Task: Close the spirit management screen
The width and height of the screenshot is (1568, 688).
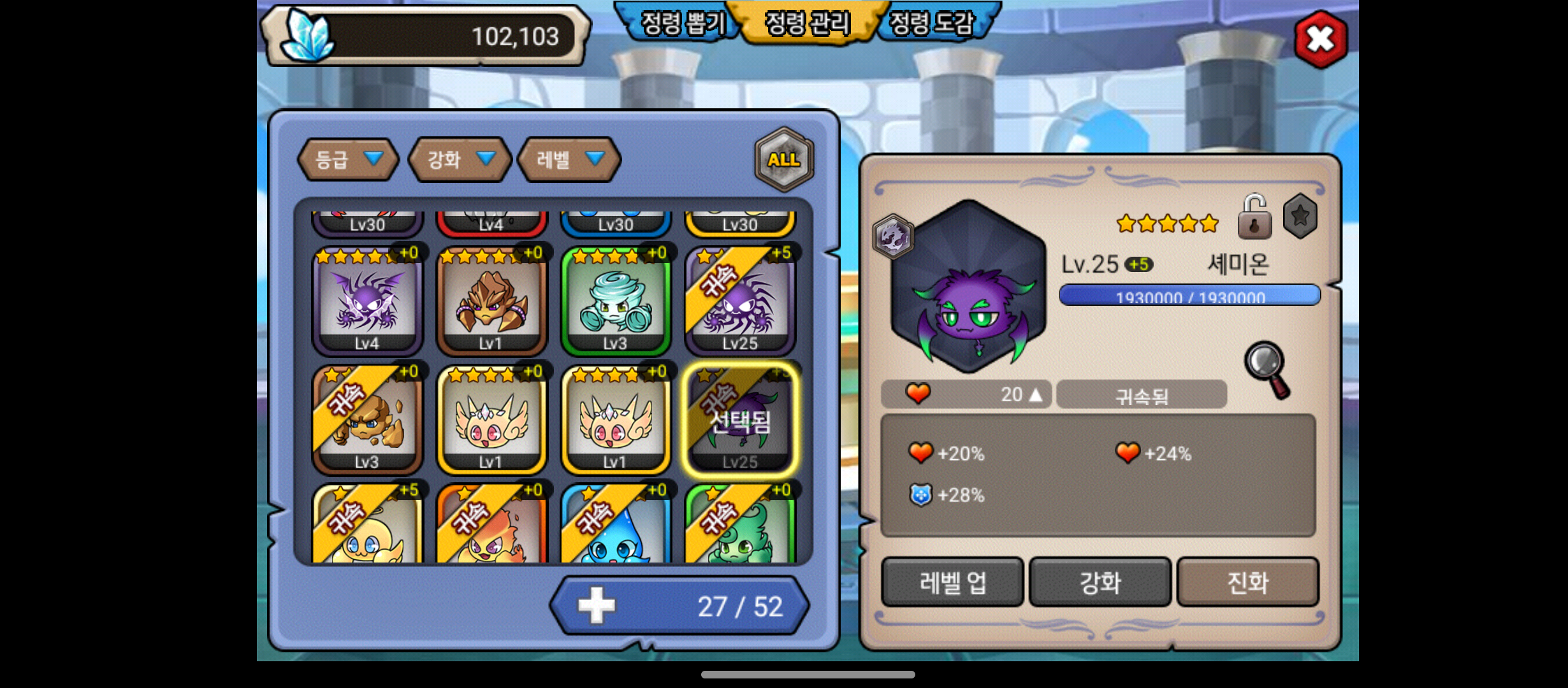Action: tap(1320, 39)
